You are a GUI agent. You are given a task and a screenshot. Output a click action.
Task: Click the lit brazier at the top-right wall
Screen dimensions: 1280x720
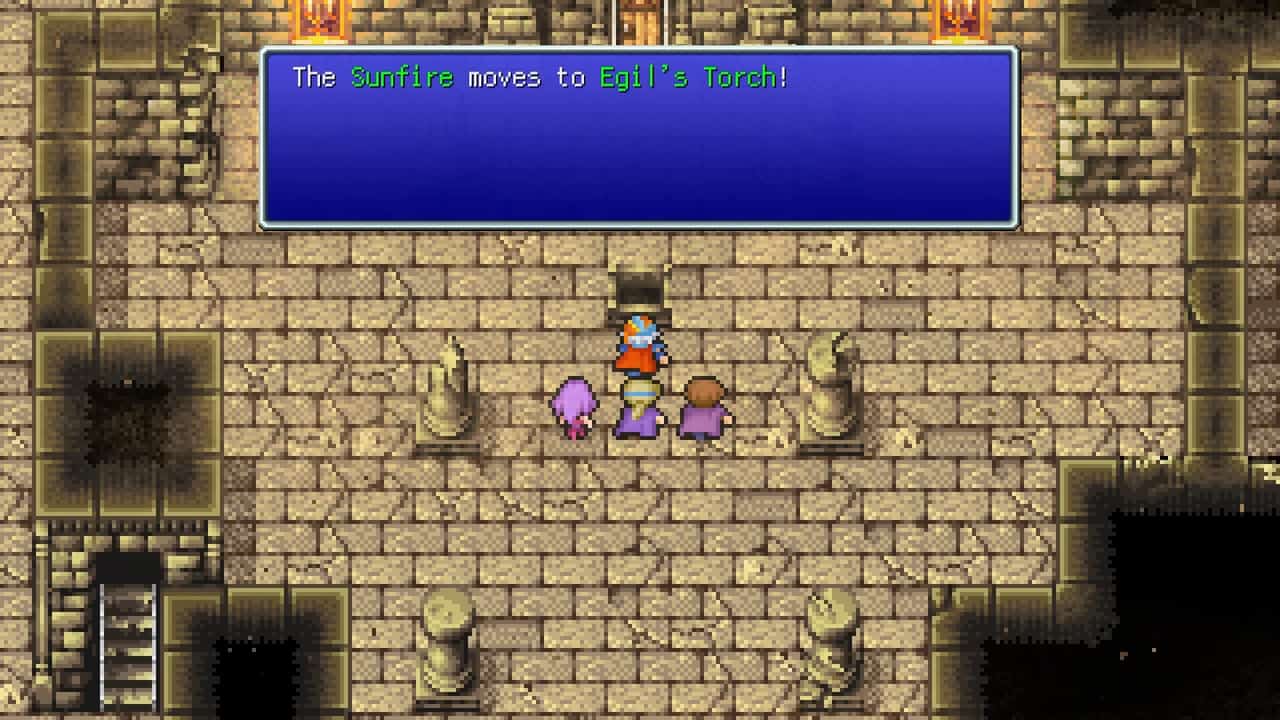click(x=956, y=22)
